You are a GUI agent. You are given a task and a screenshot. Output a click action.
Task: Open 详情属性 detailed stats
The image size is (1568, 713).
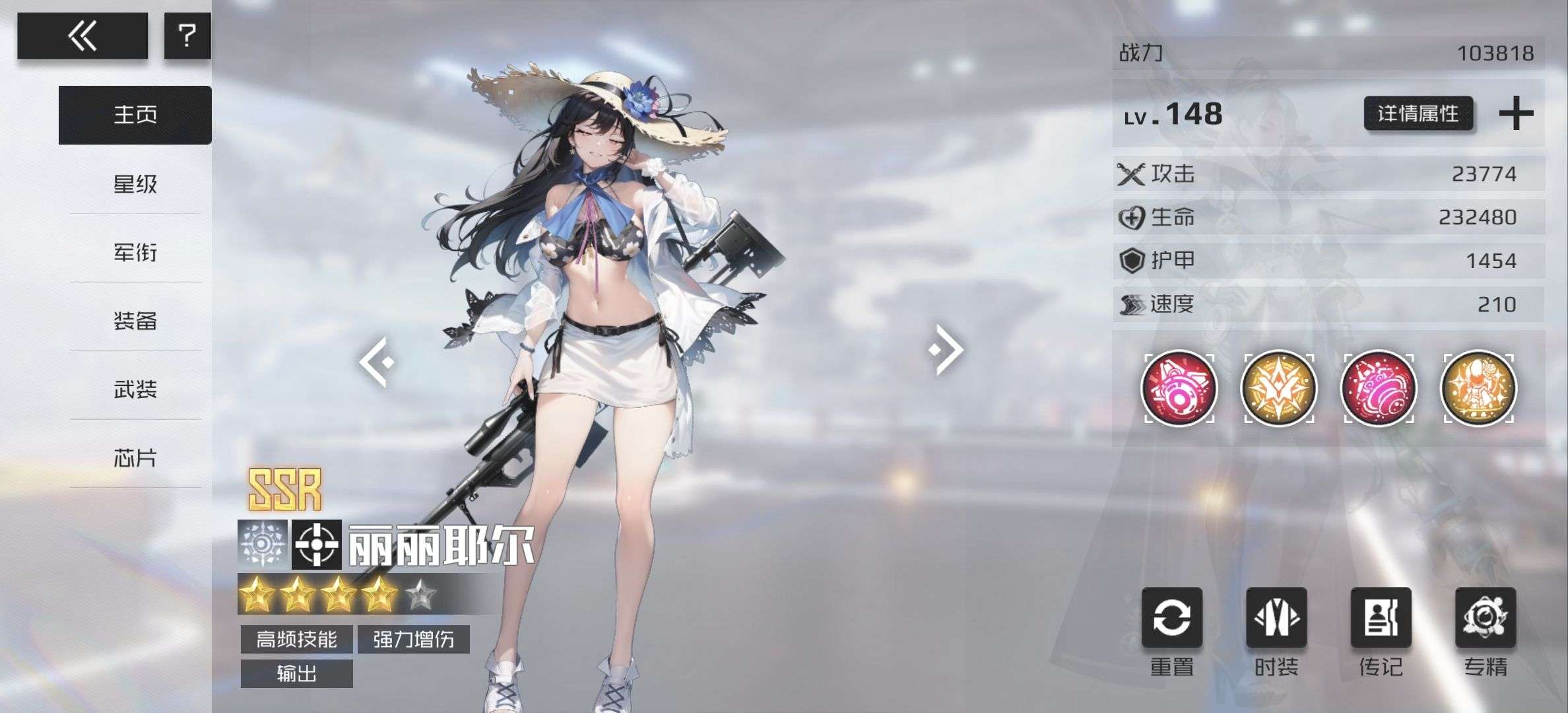pos(1418,114)
